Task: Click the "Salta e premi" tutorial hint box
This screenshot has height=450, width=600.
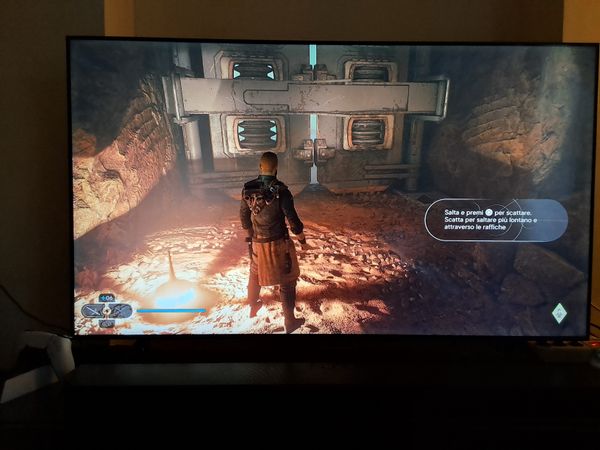Action: (x=495, y=220)
